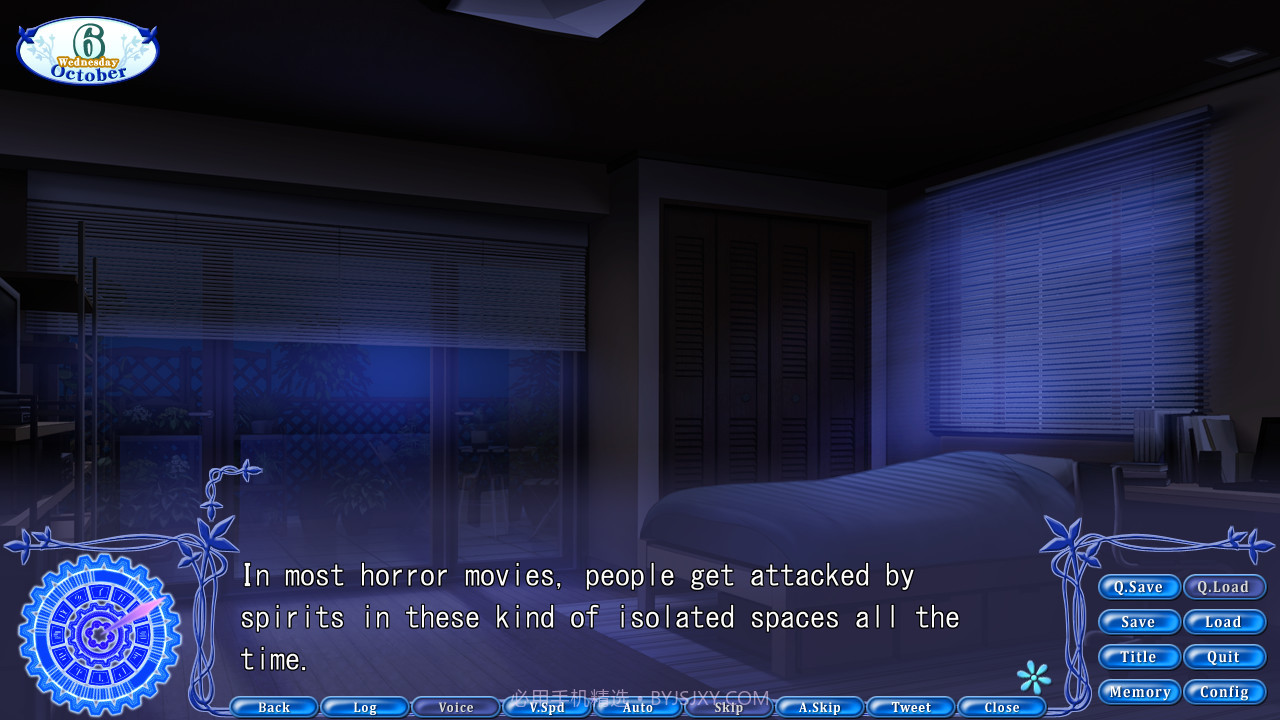Quick save with the Q.Save button
Viewport: 1280px width, 720px height.
(x=1139, y=587)
